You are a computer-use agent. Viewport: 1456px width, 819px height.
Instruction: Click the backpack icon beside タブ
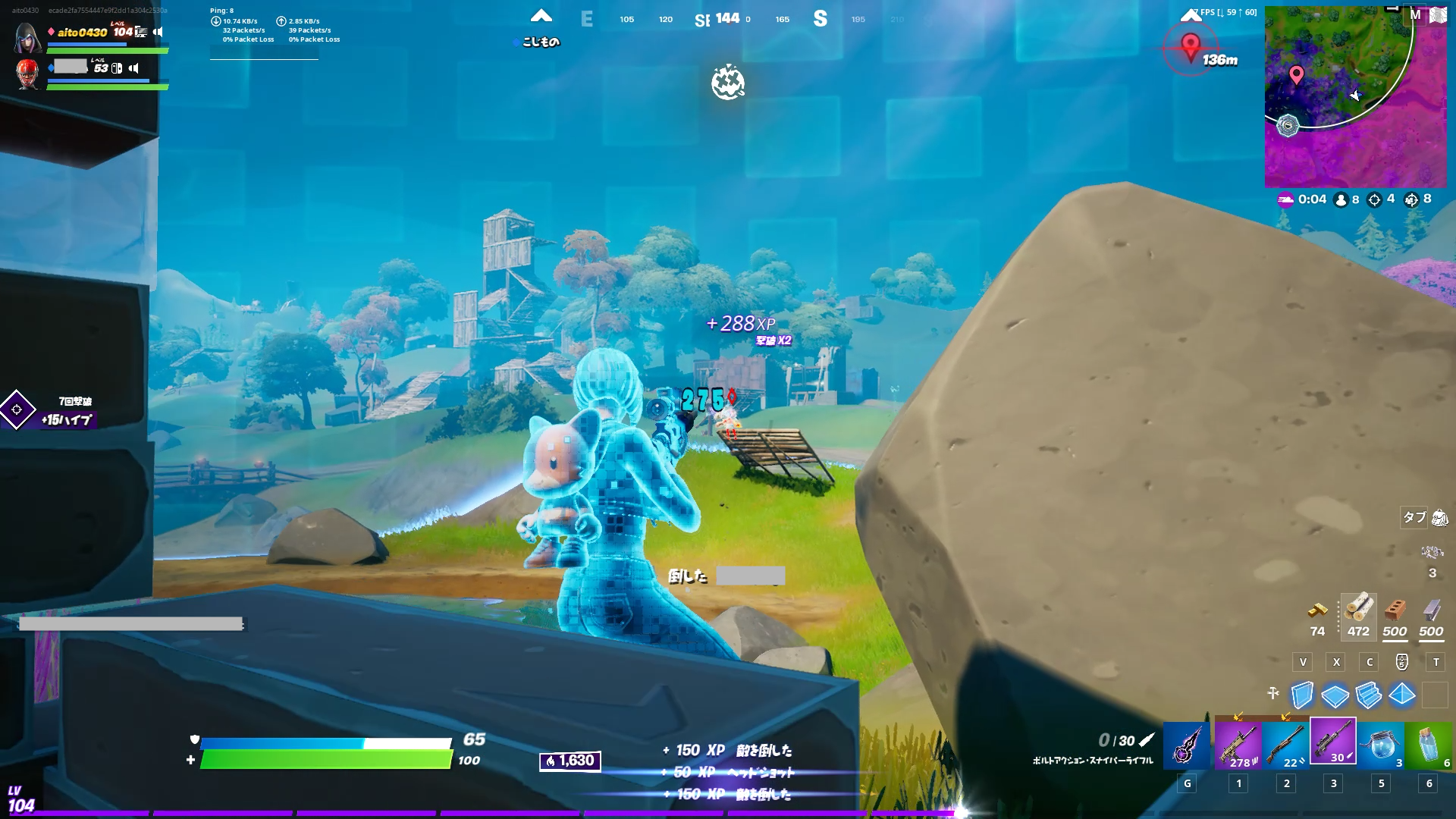pos(1439,518)
